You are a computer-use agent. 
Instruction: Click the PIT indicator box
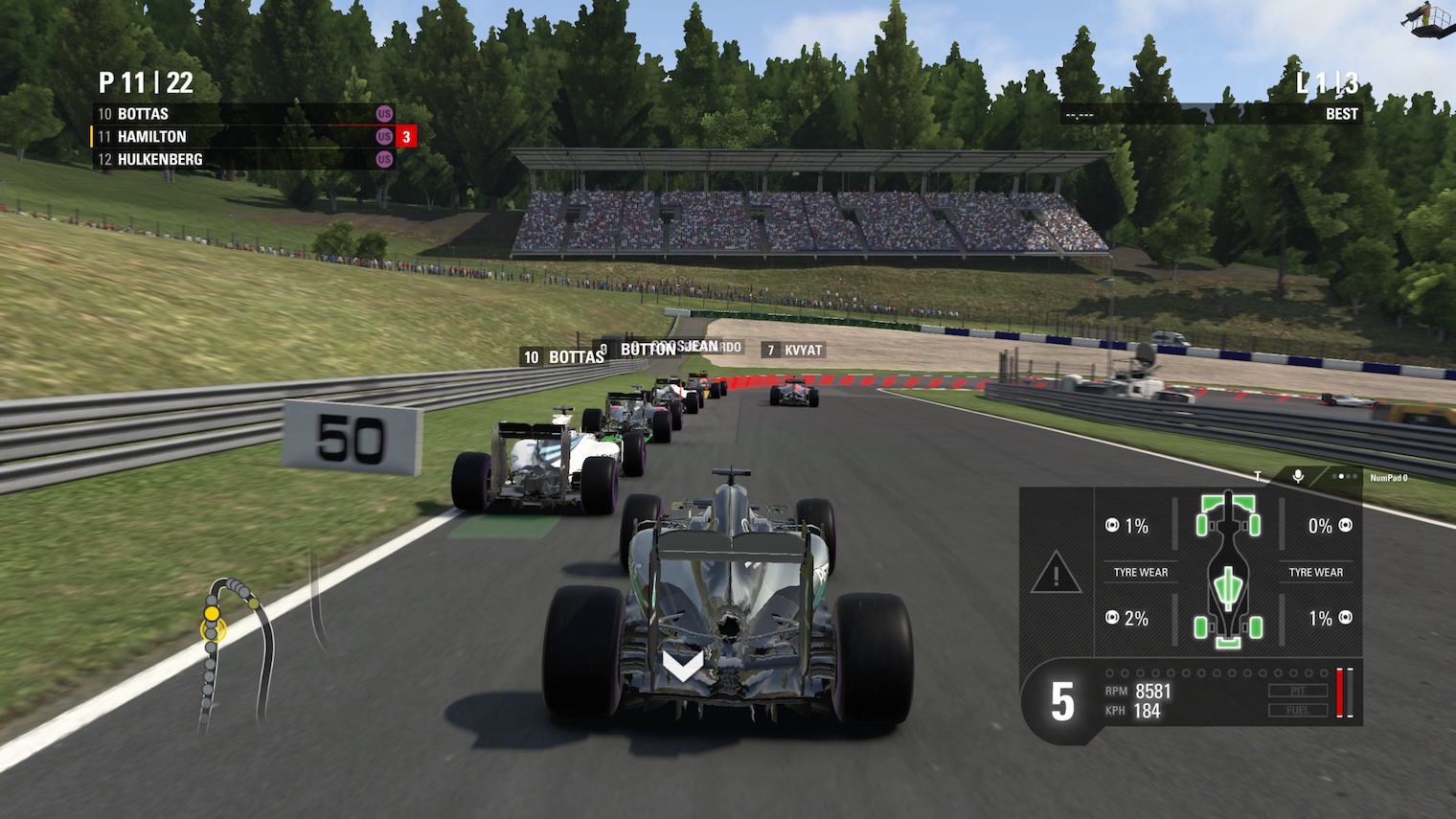coord(1298,691)
